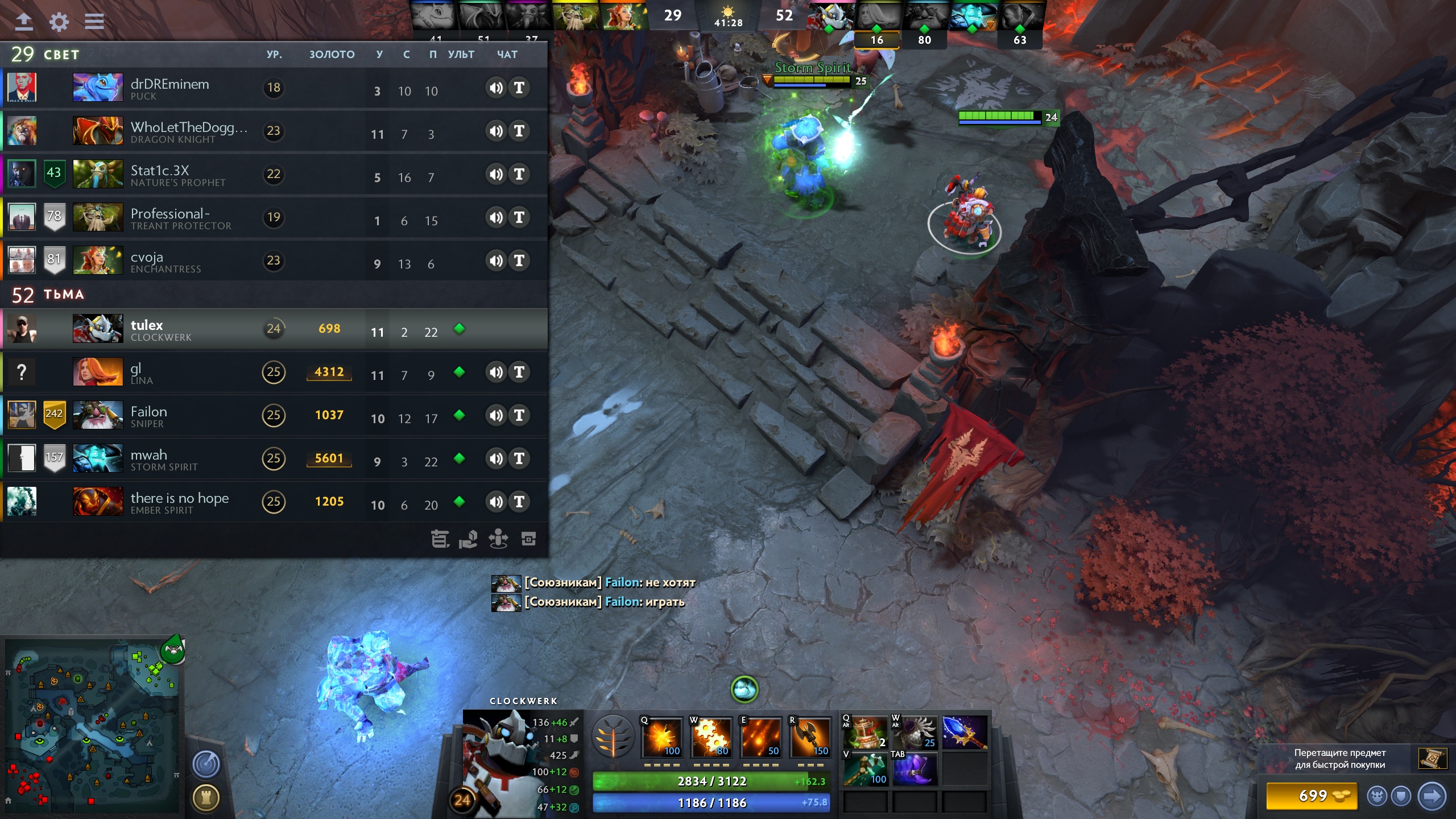
Task: Activate the Power Cogs ability
Action: coord(711,737)
